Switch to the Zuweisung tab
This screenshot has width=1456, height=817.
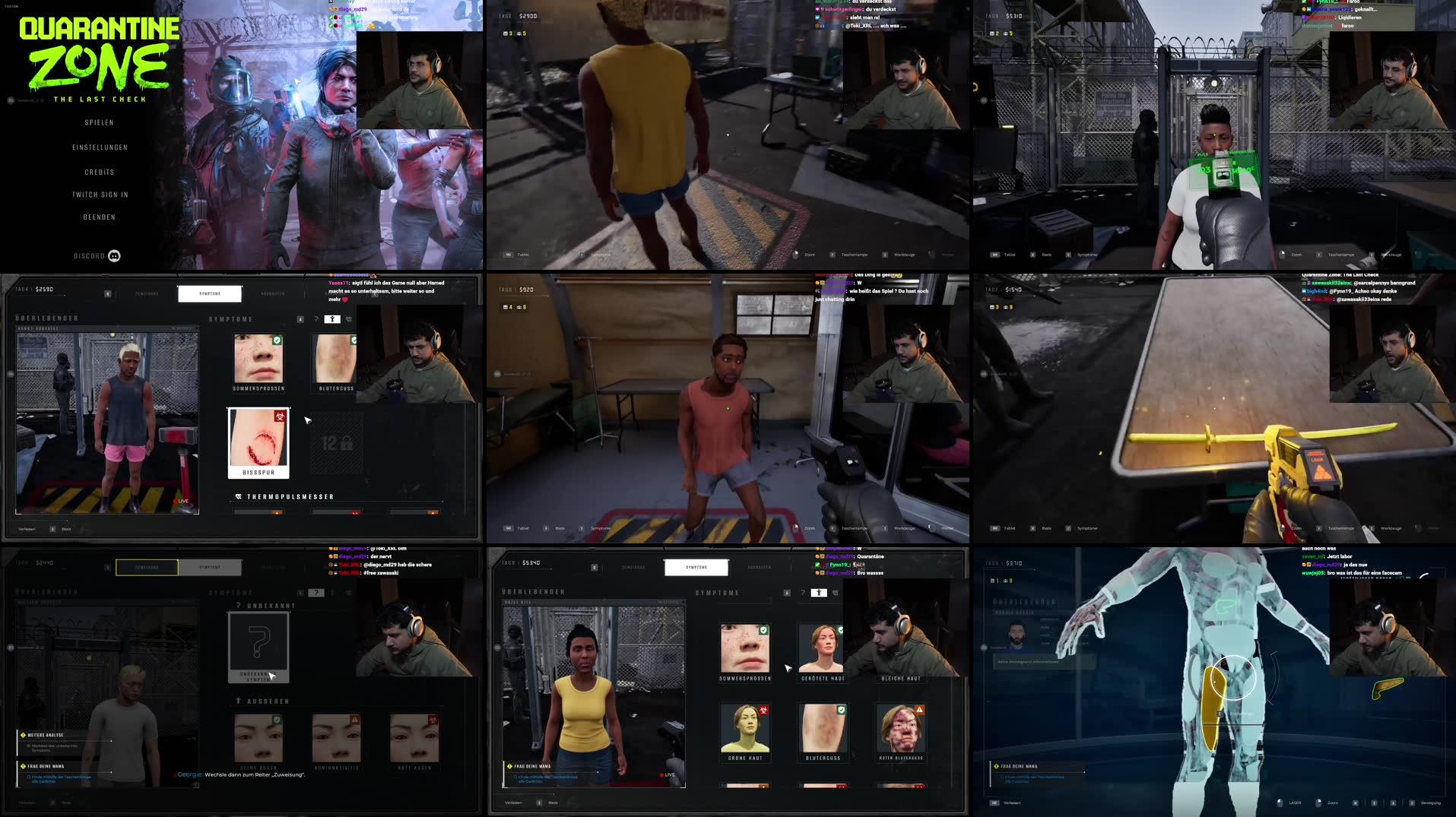[x=147, y=568]
